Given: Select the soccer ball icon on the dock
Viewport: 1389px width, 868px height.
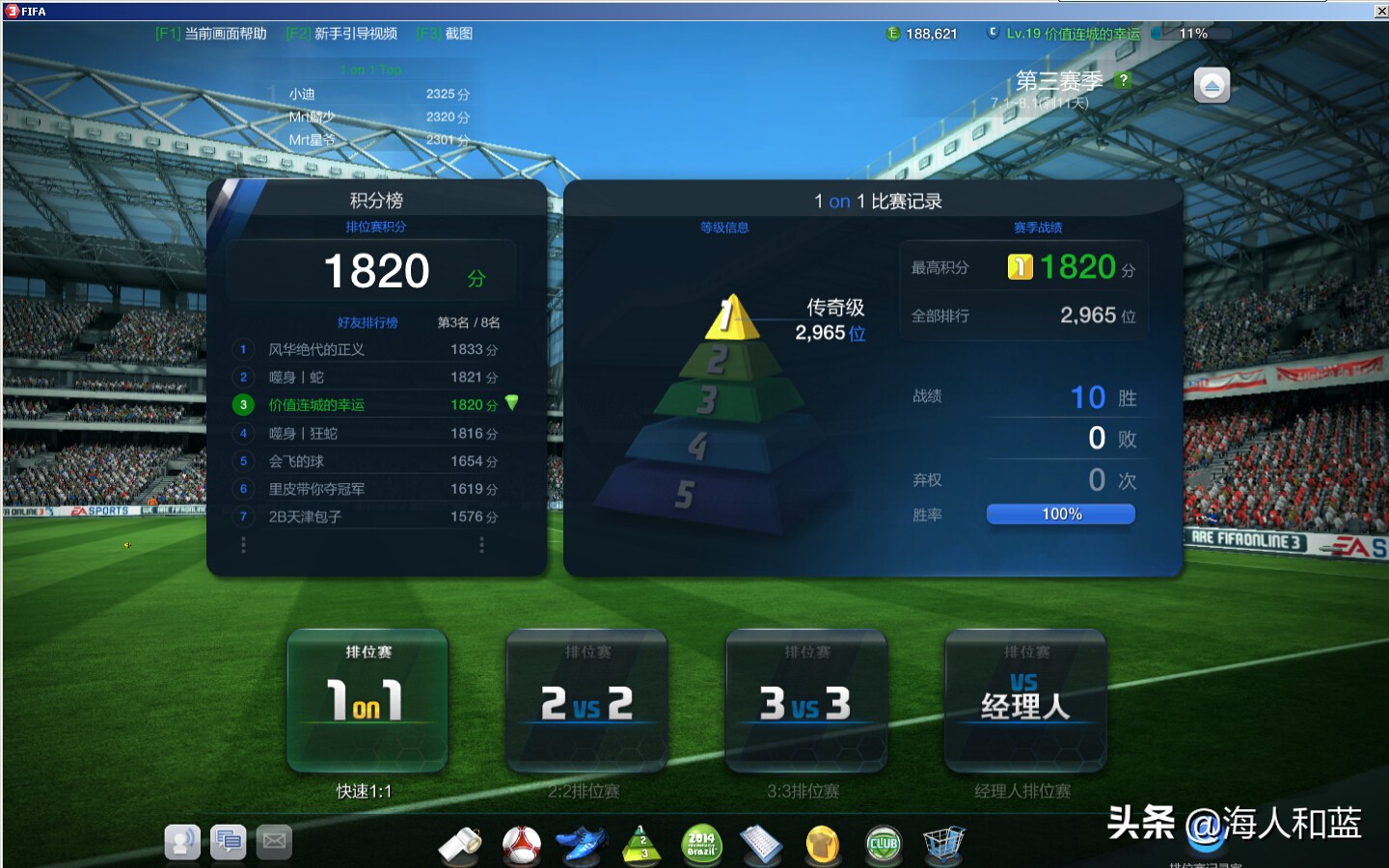Looking at the screenshot, I should tap(521, 844).
